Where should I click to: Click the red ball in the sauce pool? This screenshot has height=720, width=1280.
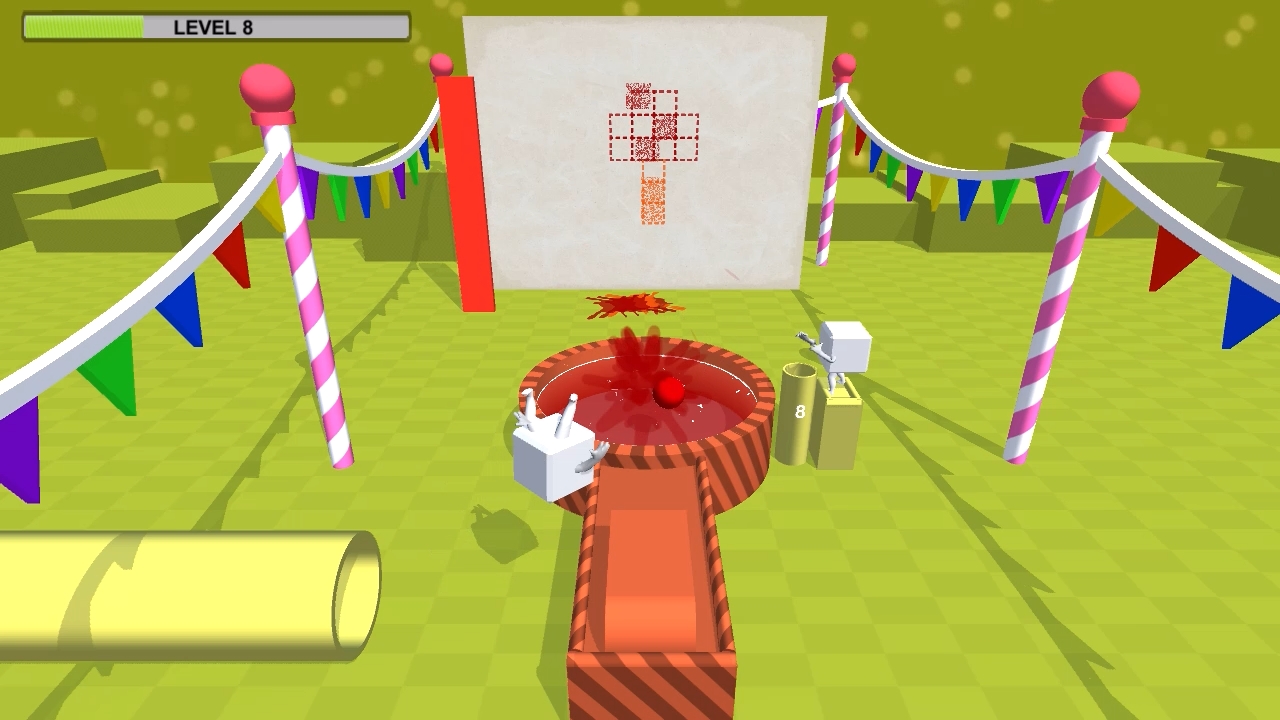pos(669,393)
